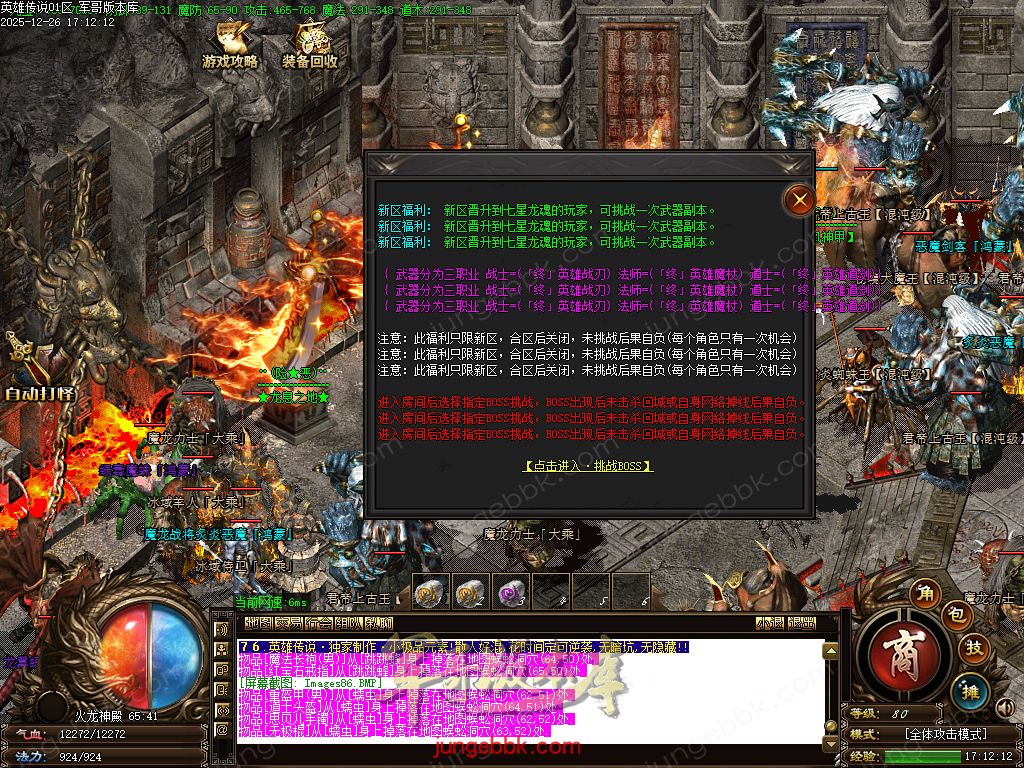
Task: Open the 组队 team tab
Action: click(x=349, y=623)
